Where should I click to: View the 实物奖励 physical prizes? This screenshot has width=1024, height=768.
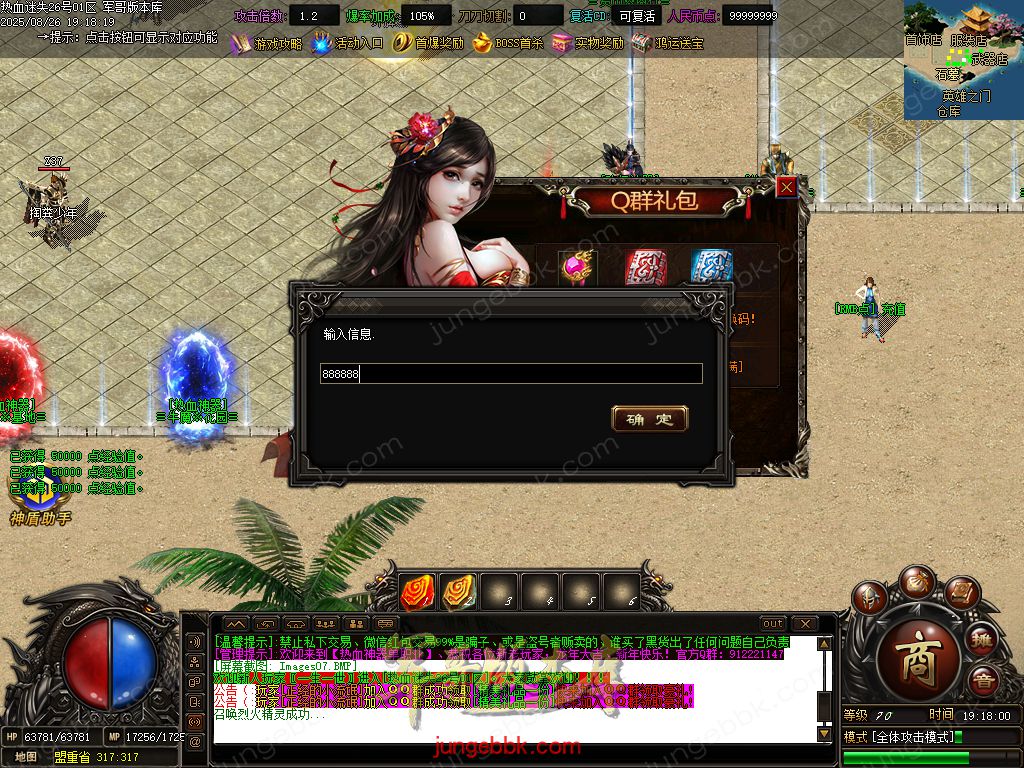(588, 44)
